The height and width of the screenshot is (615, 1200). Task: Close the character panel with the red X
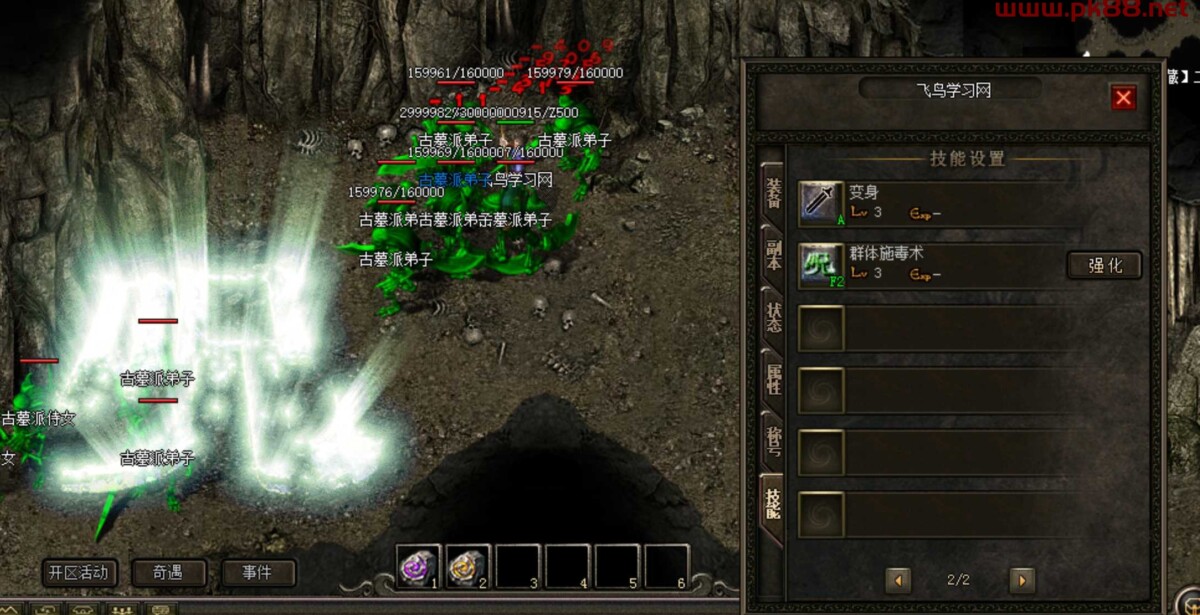click(1123, 97)
